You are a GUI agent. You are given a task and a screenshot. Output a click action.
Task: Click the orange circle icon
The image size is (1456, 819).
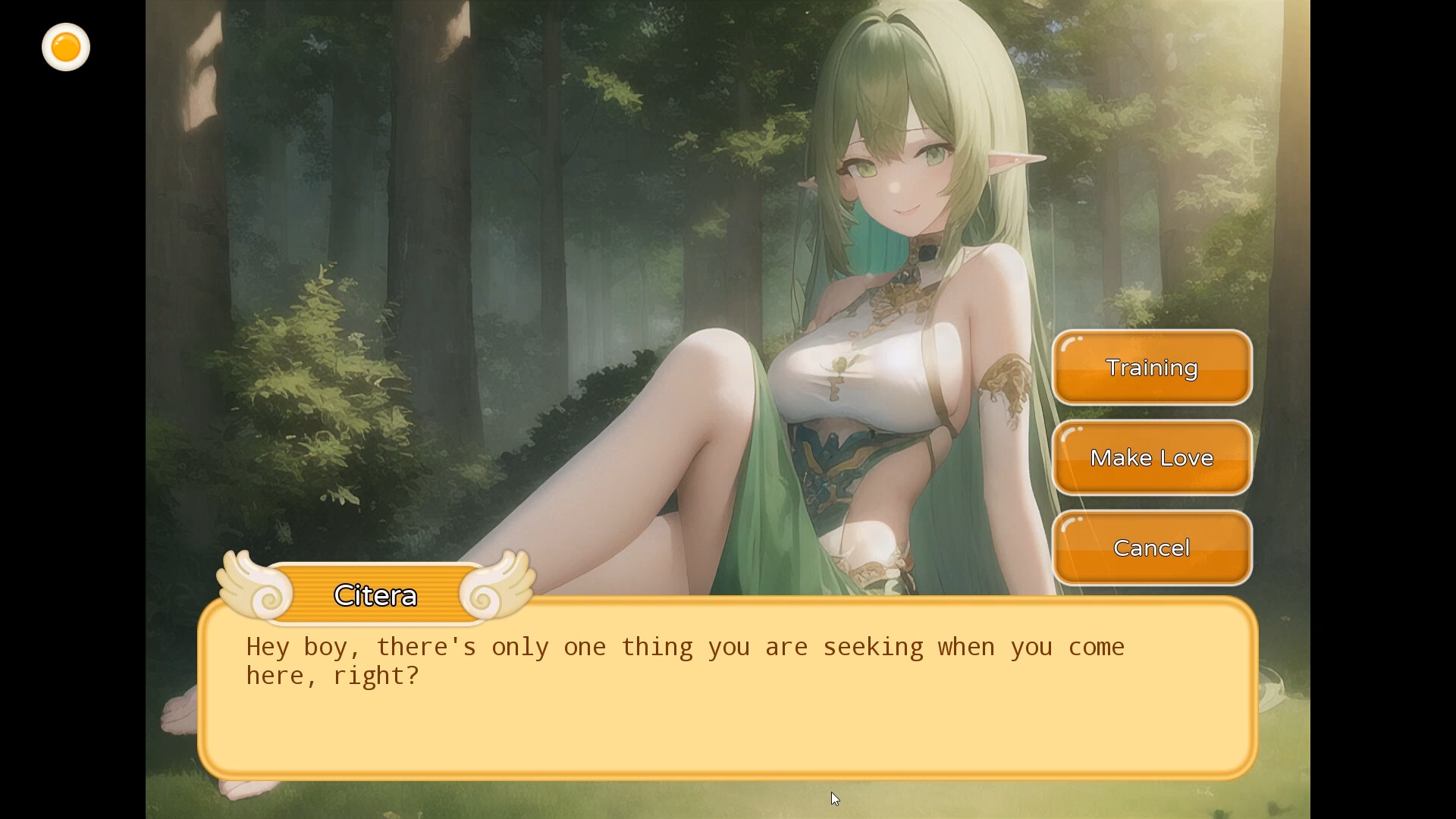click(x=66, y=48)
